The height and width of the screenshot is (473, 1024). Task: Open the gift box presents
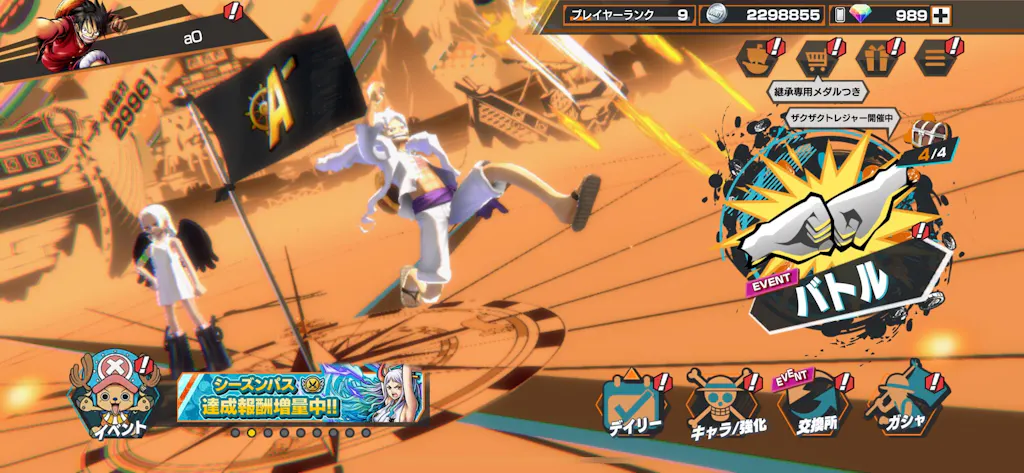pyautogui.click(x=877, y=58)
